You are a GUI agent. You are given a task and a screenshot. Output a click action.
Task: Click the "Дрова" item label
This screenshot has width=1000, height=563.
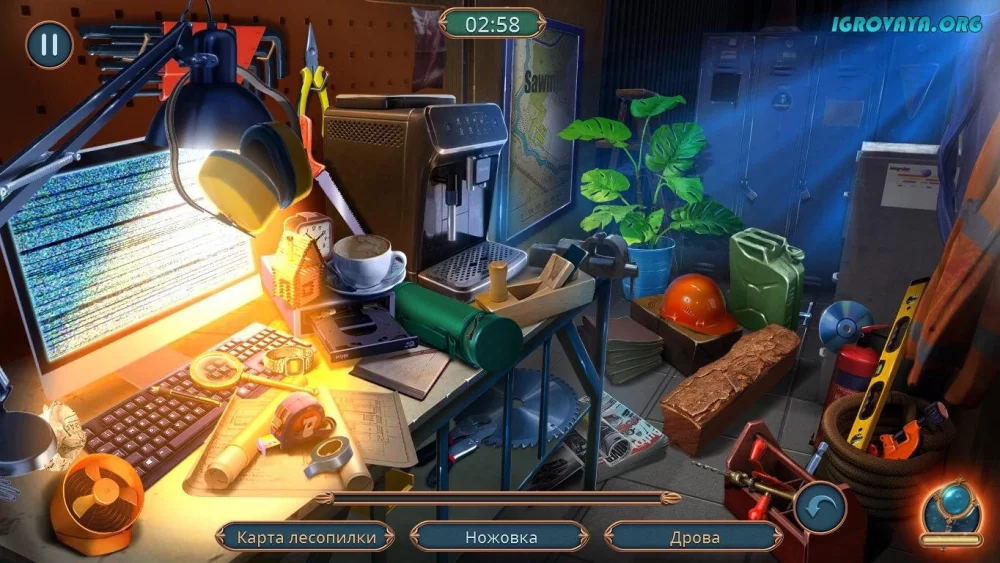[x=694, y=537]
